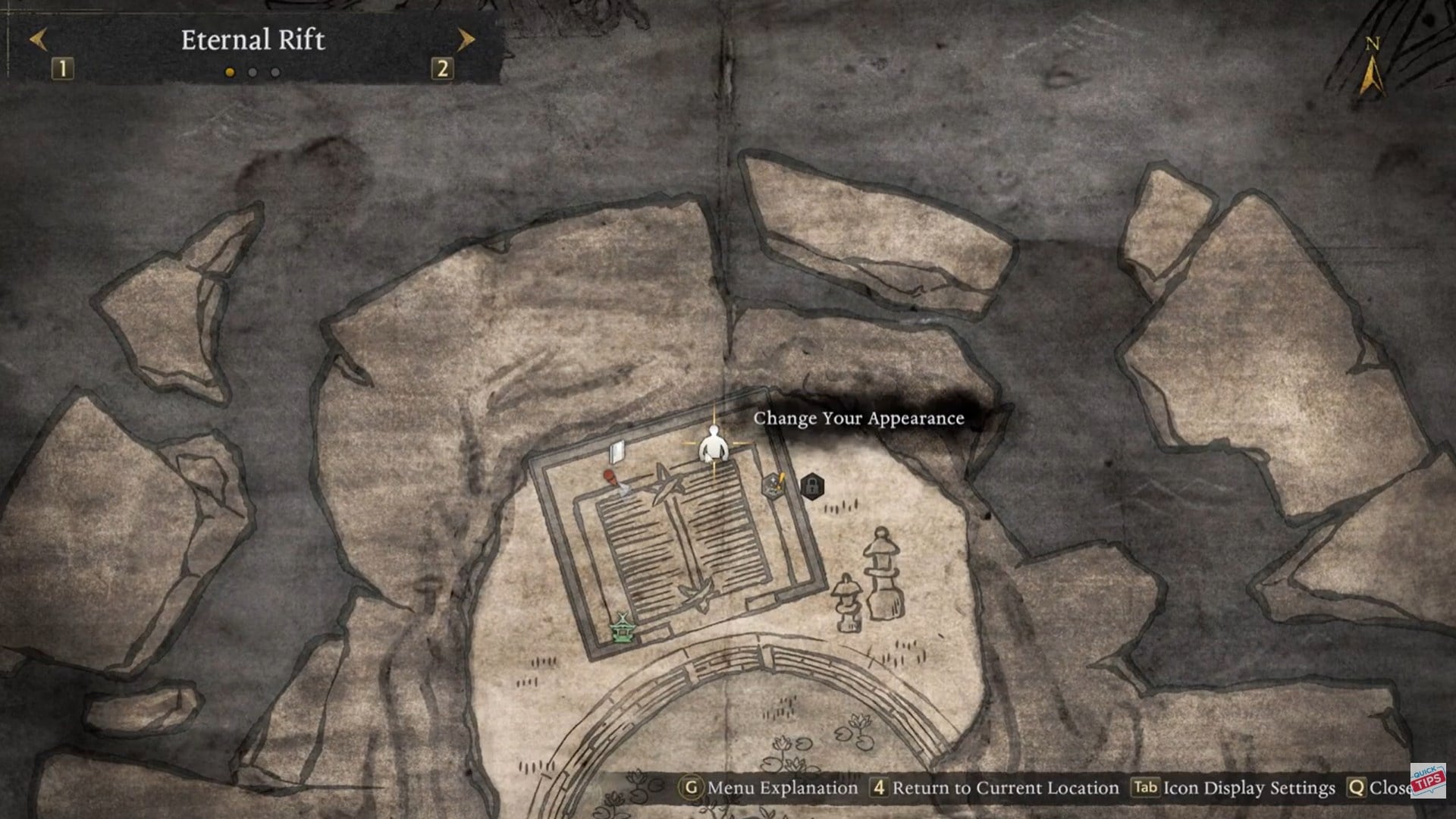
Task: Open Icon Display Settings
Action: click(x=1233, y=788)
